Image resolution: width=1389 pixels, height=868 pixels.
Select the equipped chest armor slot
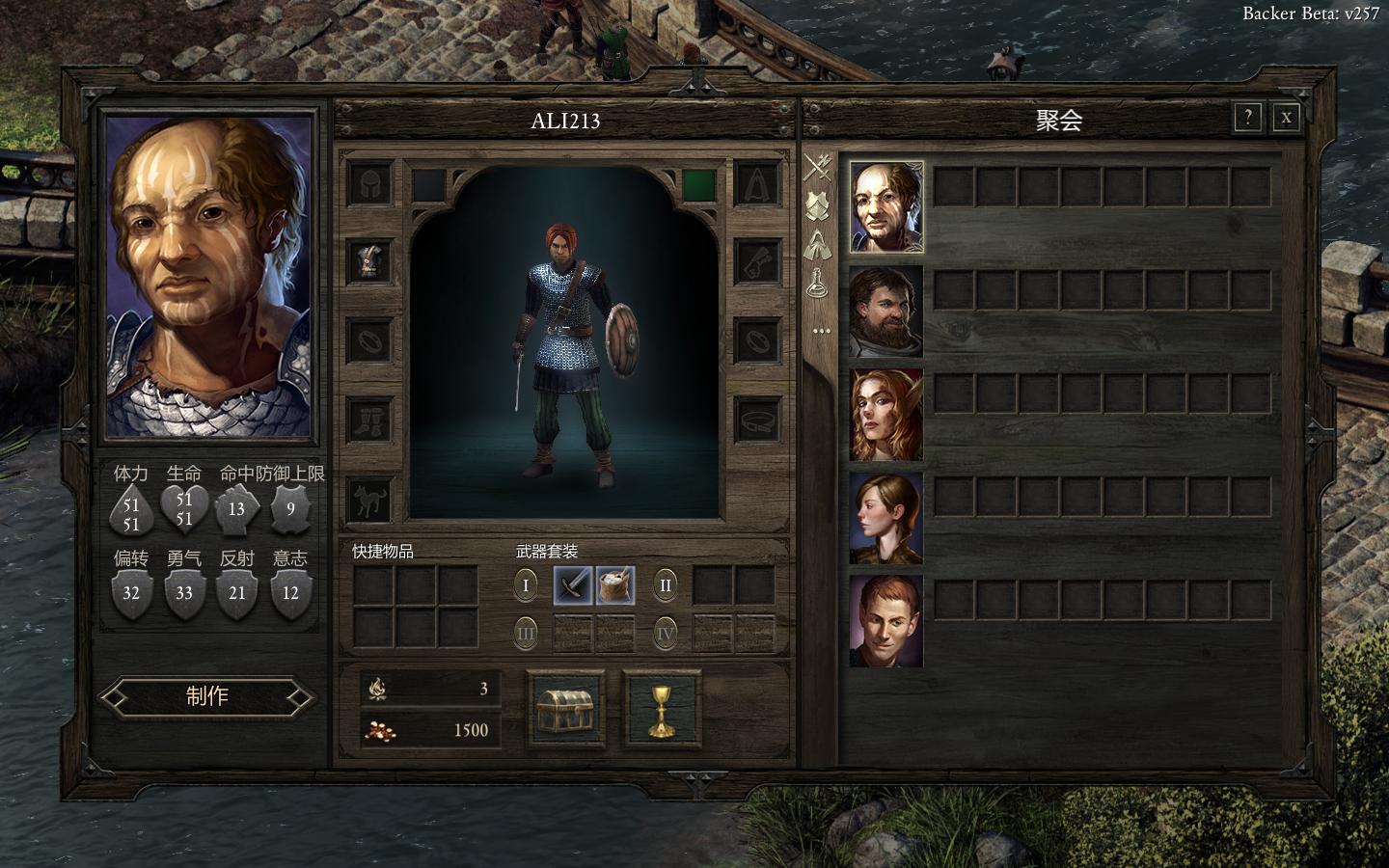coord(369,260)
